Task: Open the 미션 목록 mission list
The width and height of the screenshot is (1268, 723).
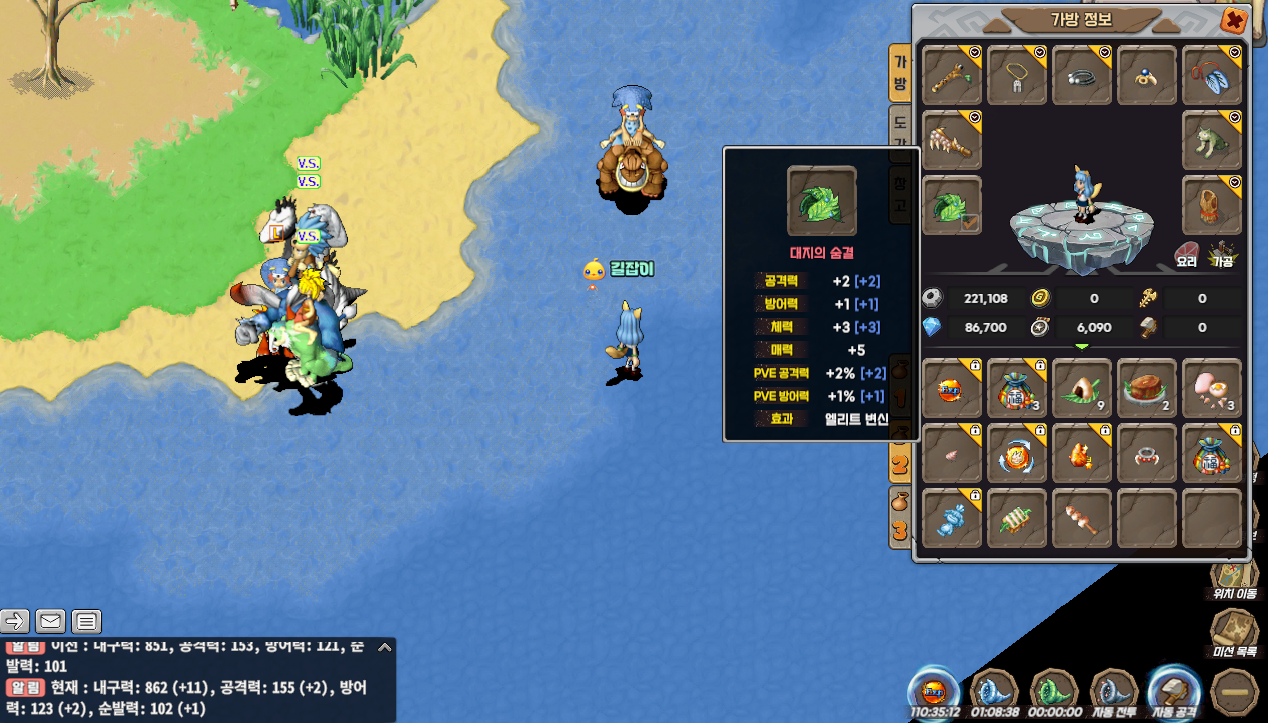Action: tap(1234, 634)
